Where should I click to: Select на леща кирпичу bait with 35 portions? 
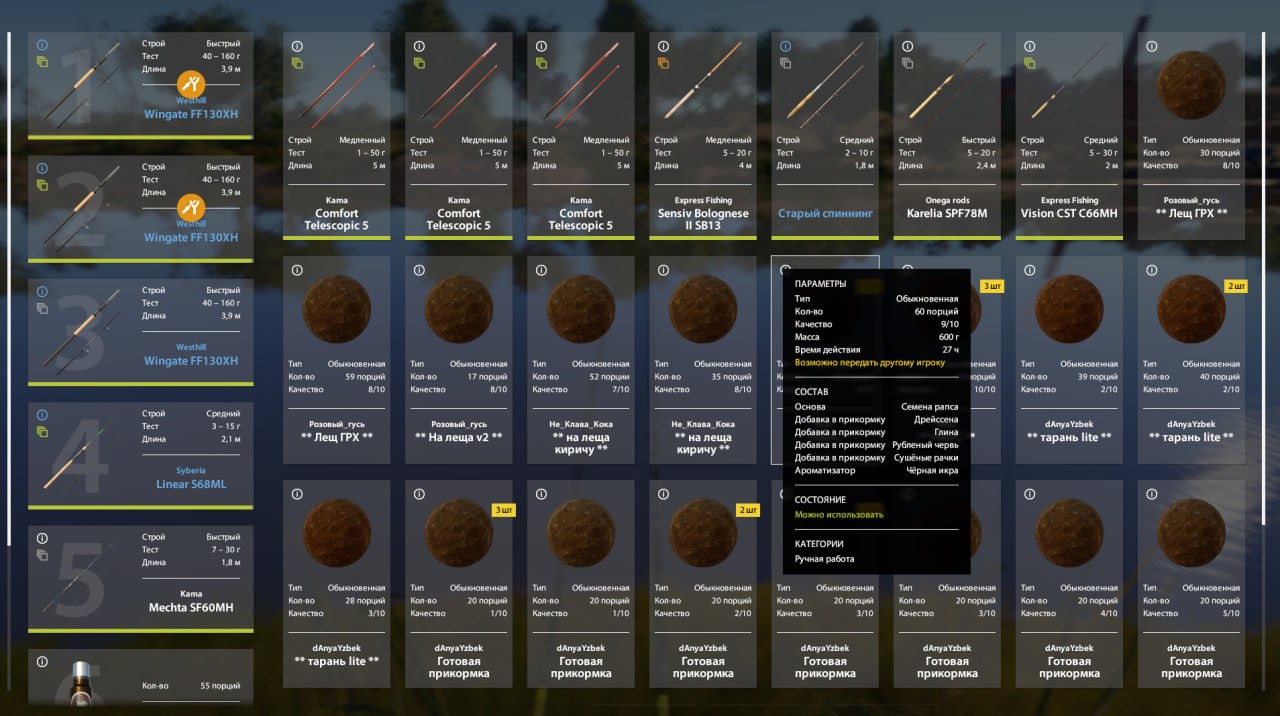[x=703, y=359]
